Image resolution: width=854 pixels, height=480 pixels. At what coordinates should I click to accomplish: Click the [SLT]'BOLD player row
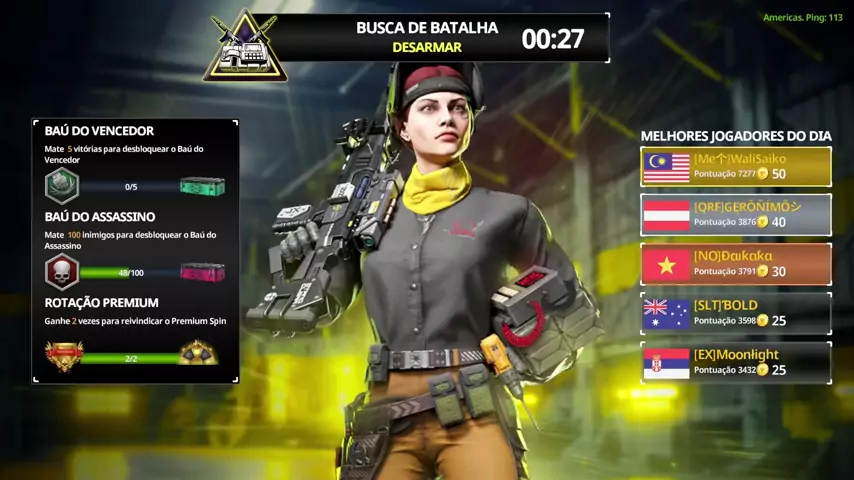(736, 313)
